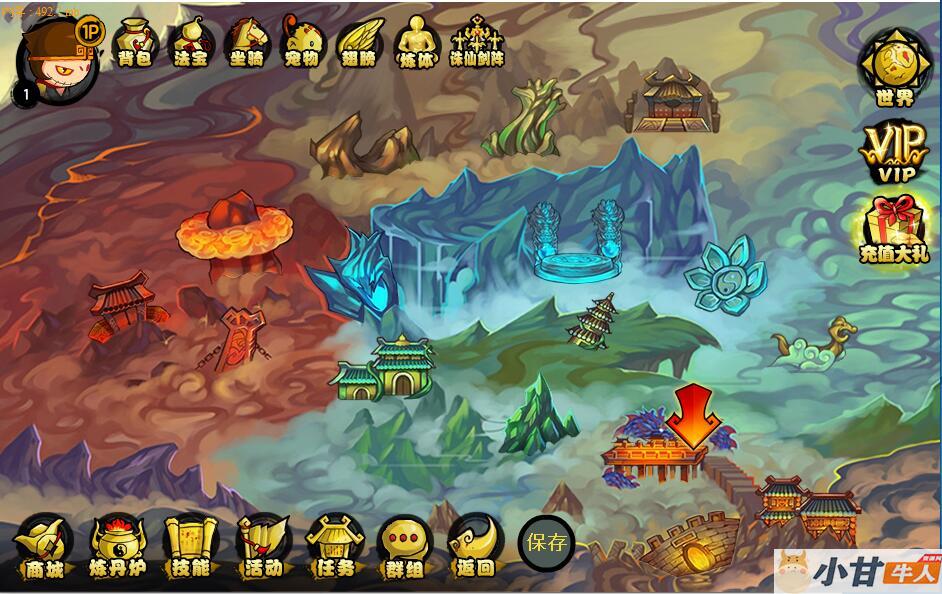The height and width of the screenshot is (594, 942).
Task: Open the 炼体 body training menu
Action: [x=416, y=43]
